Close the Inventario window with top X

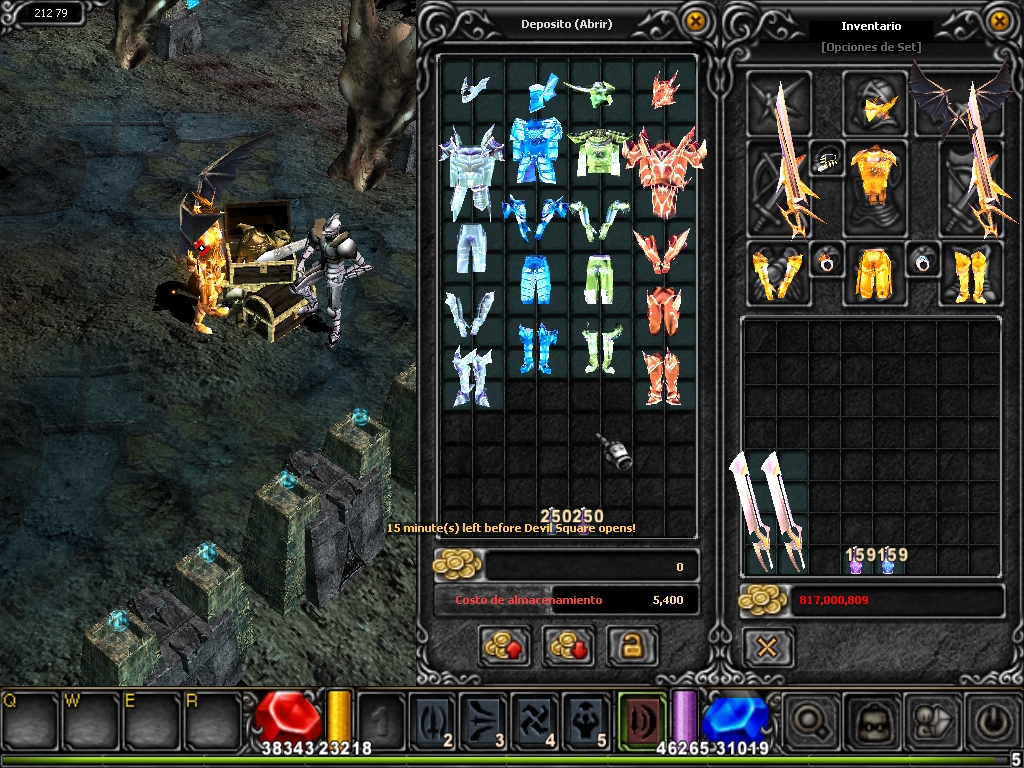tap(999, 22)
